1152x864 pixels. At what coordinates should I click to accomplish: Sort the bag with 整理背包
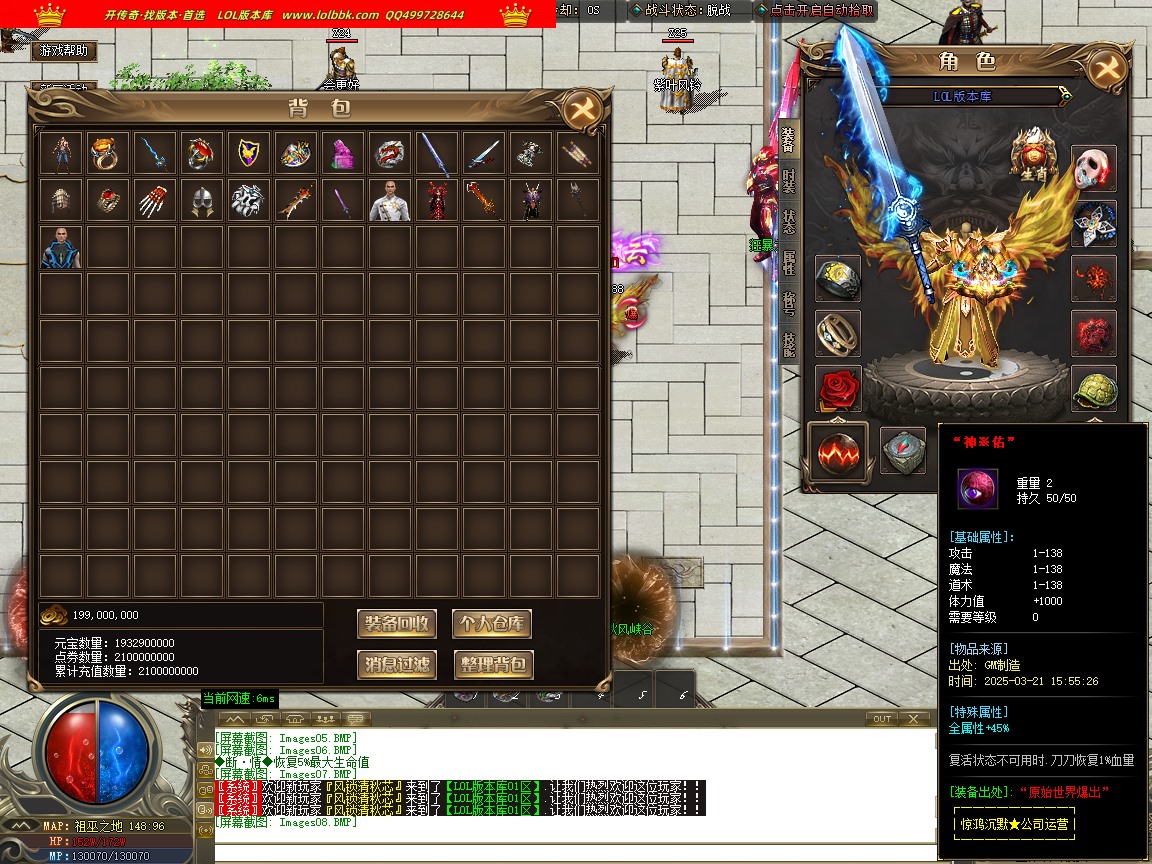(491, 664)
